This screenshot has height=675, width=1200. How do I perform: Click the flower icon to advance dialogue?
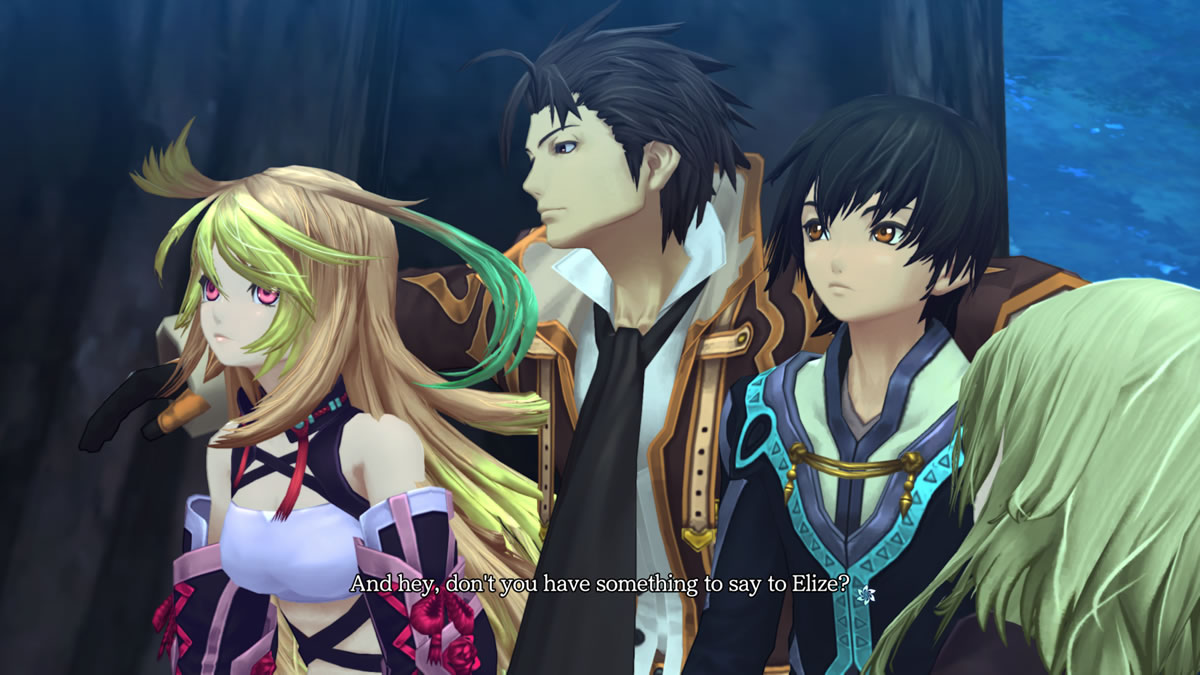[x=866, y=594]
